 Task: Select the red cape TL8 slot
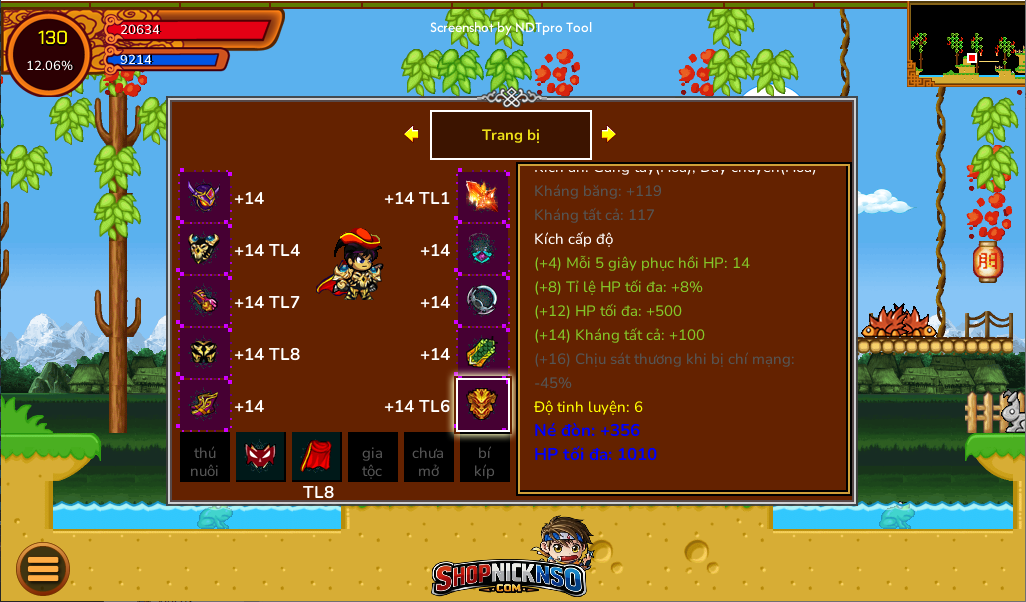coord(317,458)
